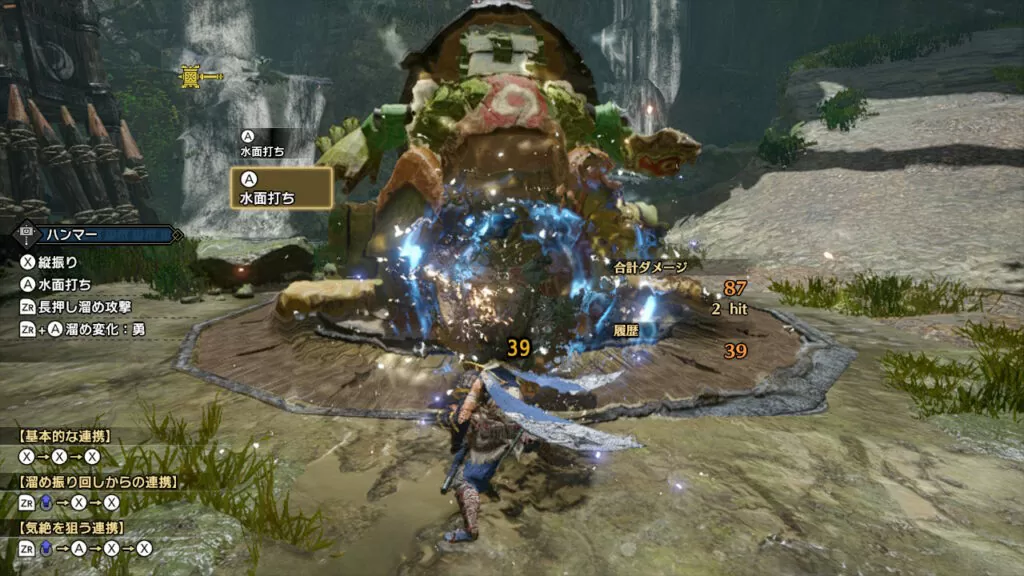This screenshot has height=576, width=1024.
Task: Click the highlighted 水面打ち move box
Action: [x=281, y=188]
